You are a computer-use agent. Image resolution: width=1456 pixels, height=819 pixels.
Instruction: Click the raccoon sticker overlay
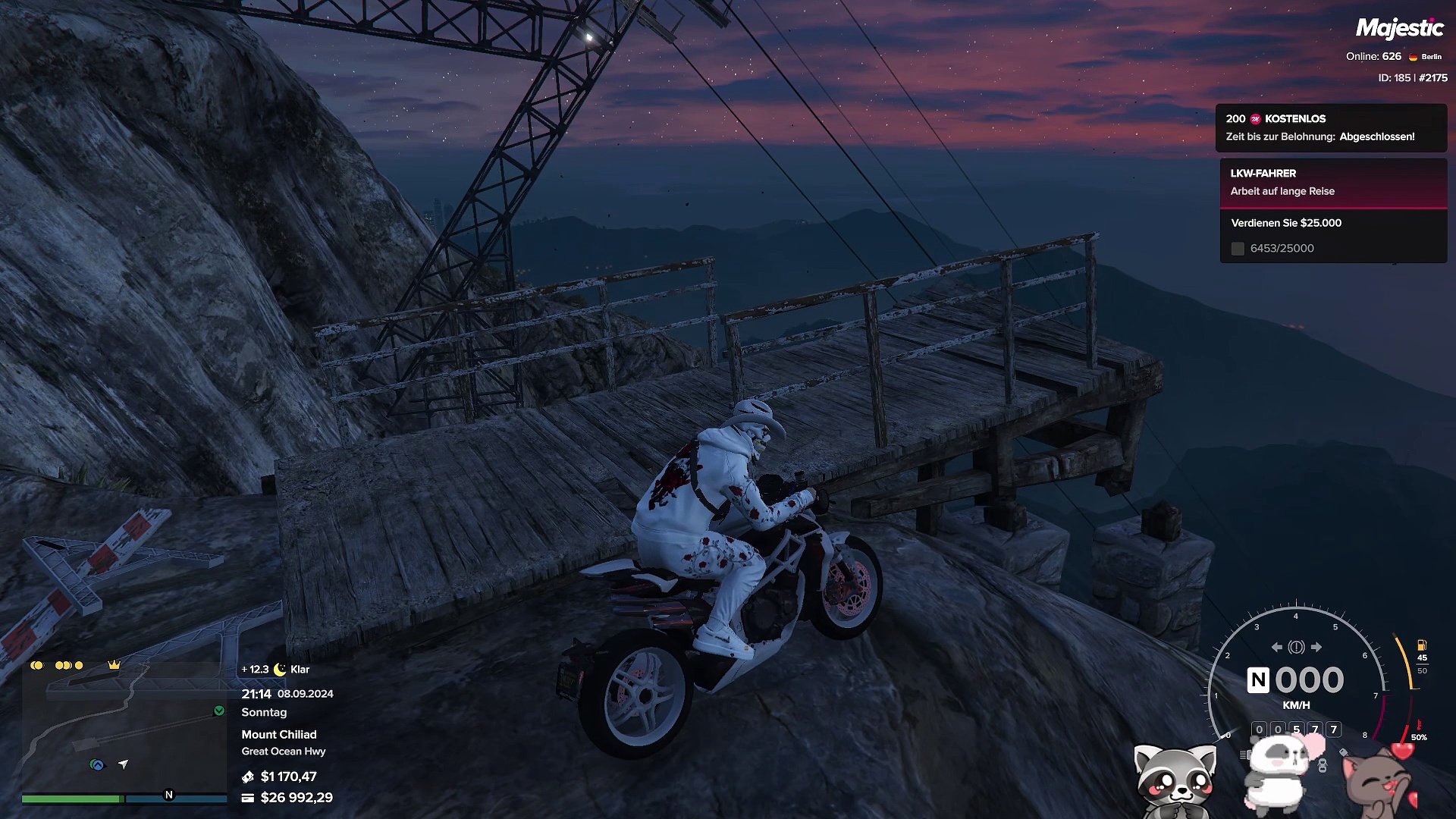(1174, 781)
